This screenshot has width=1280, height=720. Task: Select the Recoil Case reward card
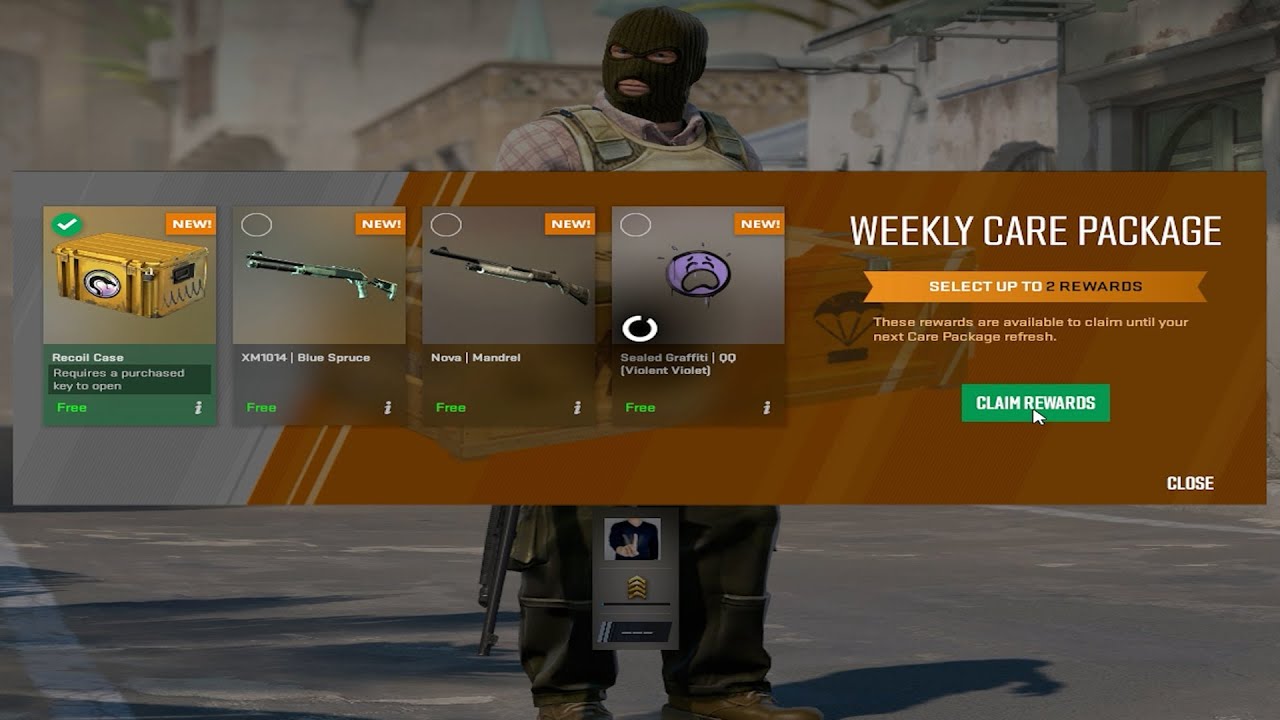click(129, 280)
